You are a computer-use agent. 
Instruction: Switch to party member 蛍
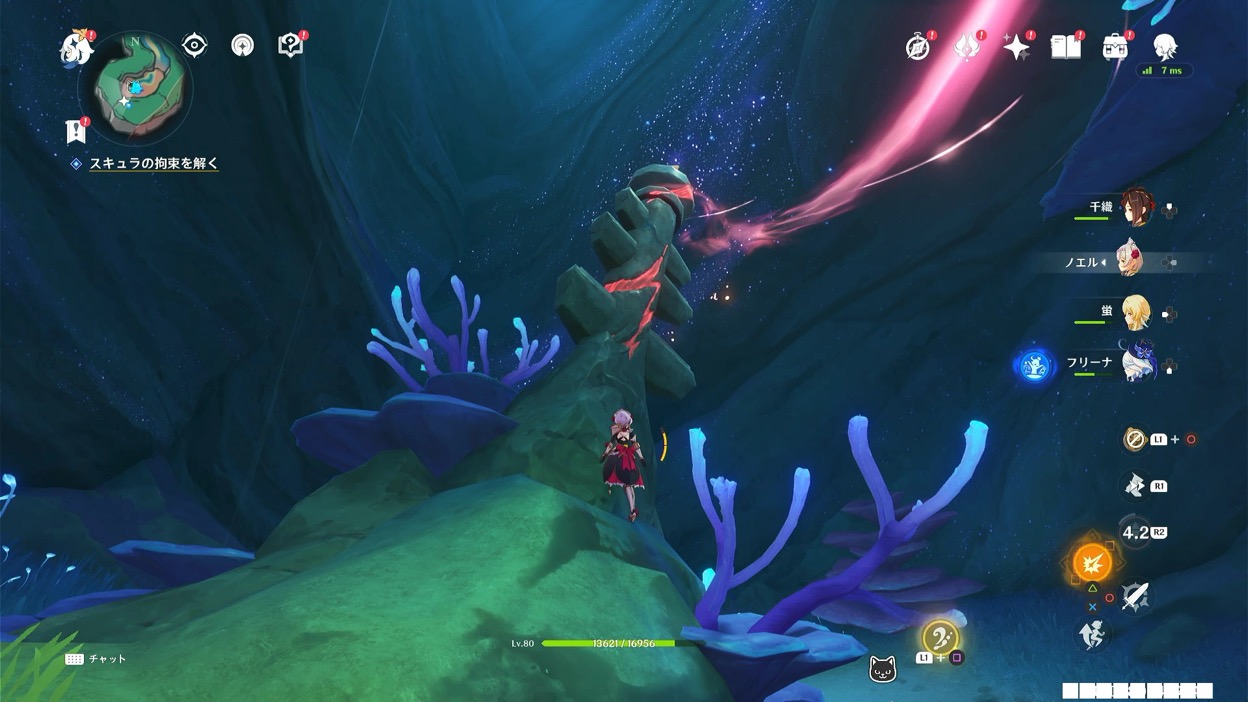pyautogui.click(x=1135, y=312)
